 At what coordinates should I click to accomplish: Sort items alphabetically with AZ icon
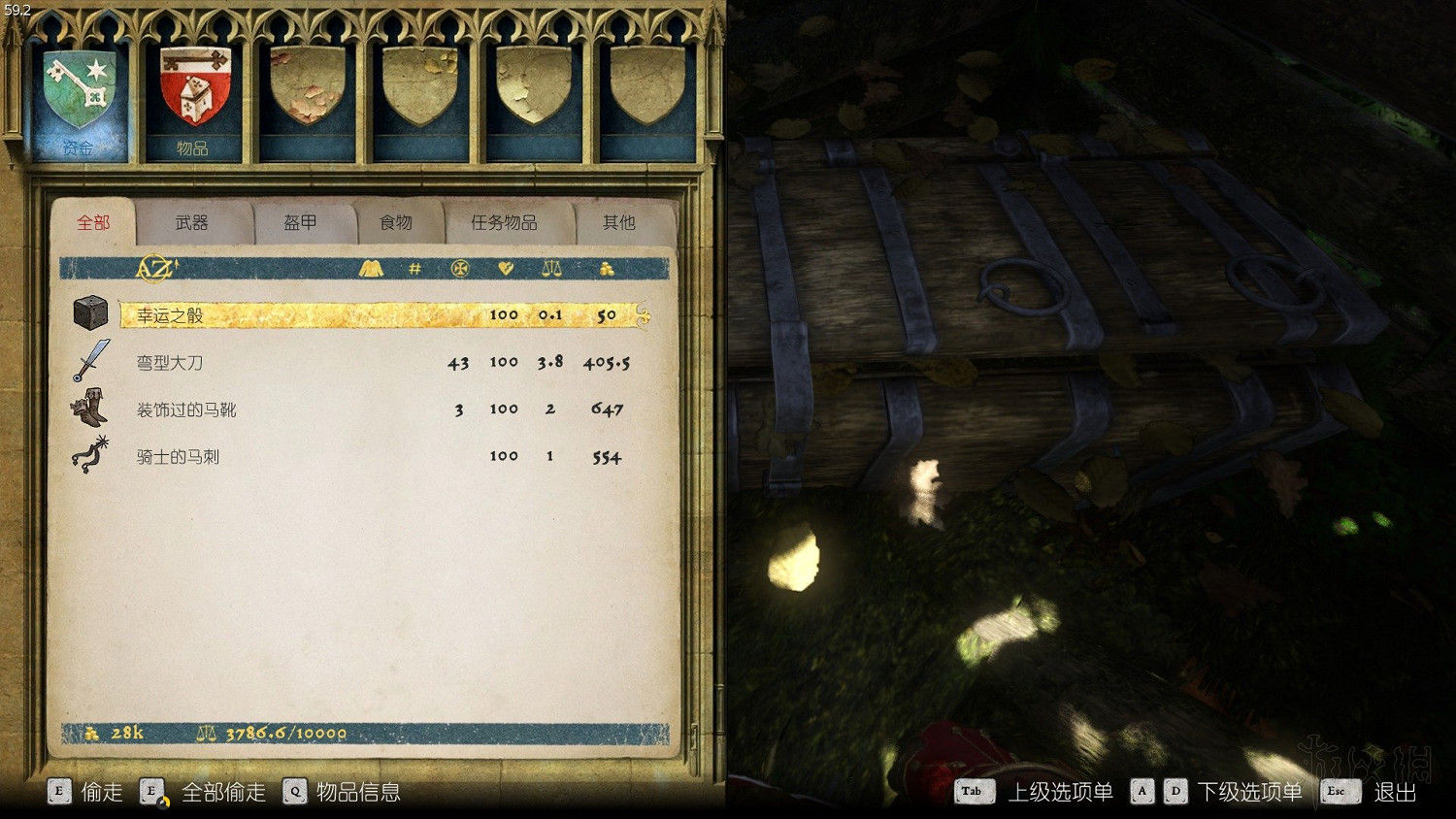[155, 269]
